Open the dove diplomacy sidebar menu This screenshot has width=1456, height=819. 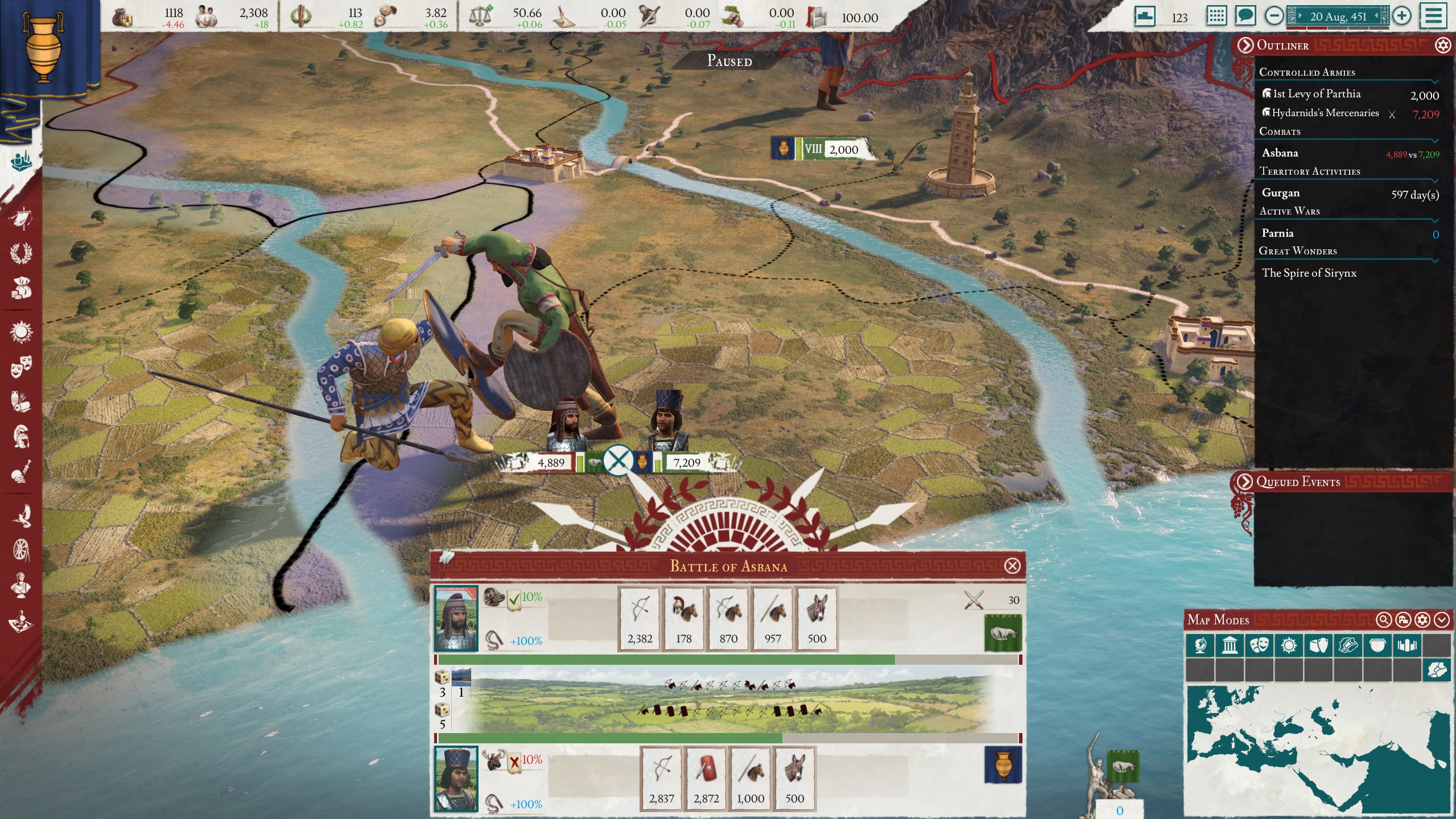(21, 515)
